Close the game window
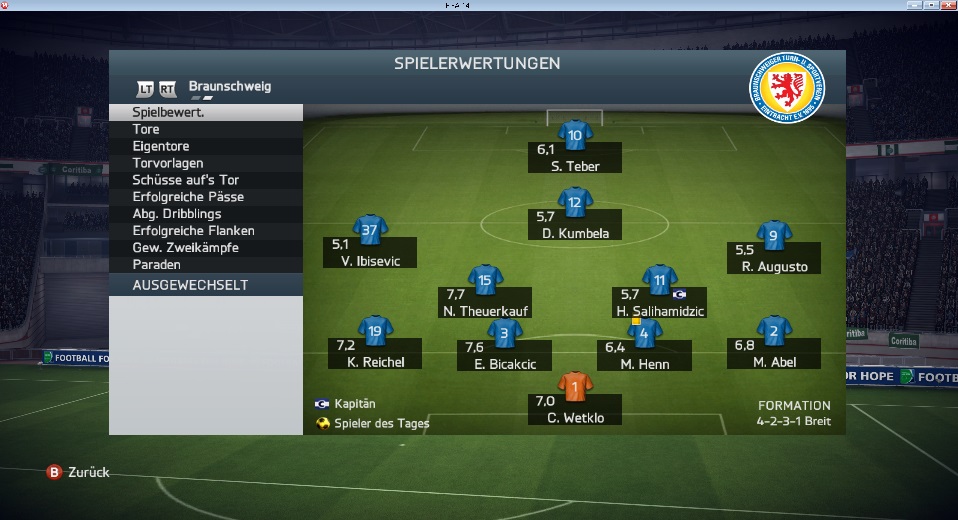Screen dimensions: 958x520 [947, 6]
